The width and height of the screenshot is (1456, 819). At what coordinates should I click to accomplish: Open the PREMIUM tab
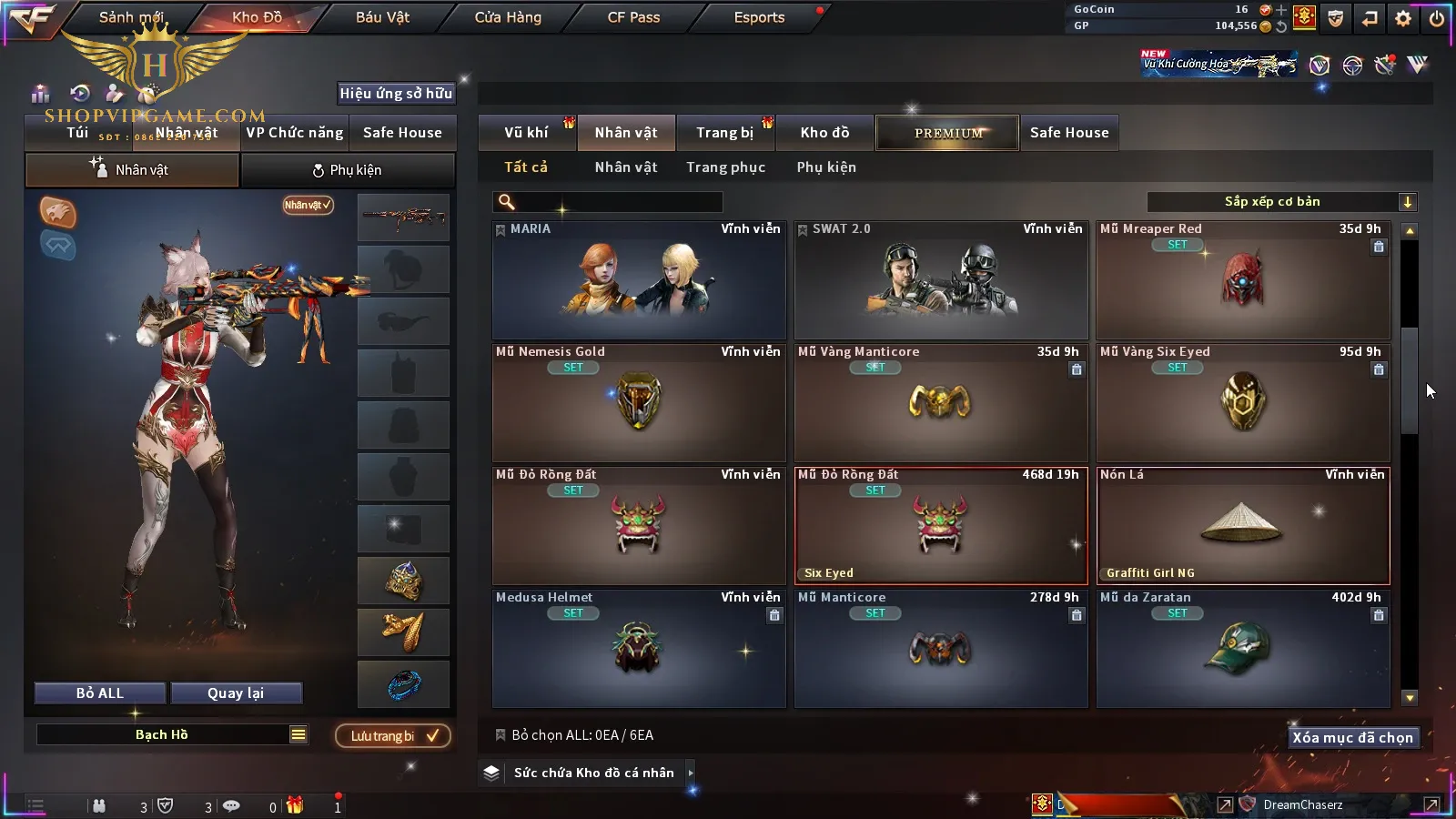[x=948, y=133]
